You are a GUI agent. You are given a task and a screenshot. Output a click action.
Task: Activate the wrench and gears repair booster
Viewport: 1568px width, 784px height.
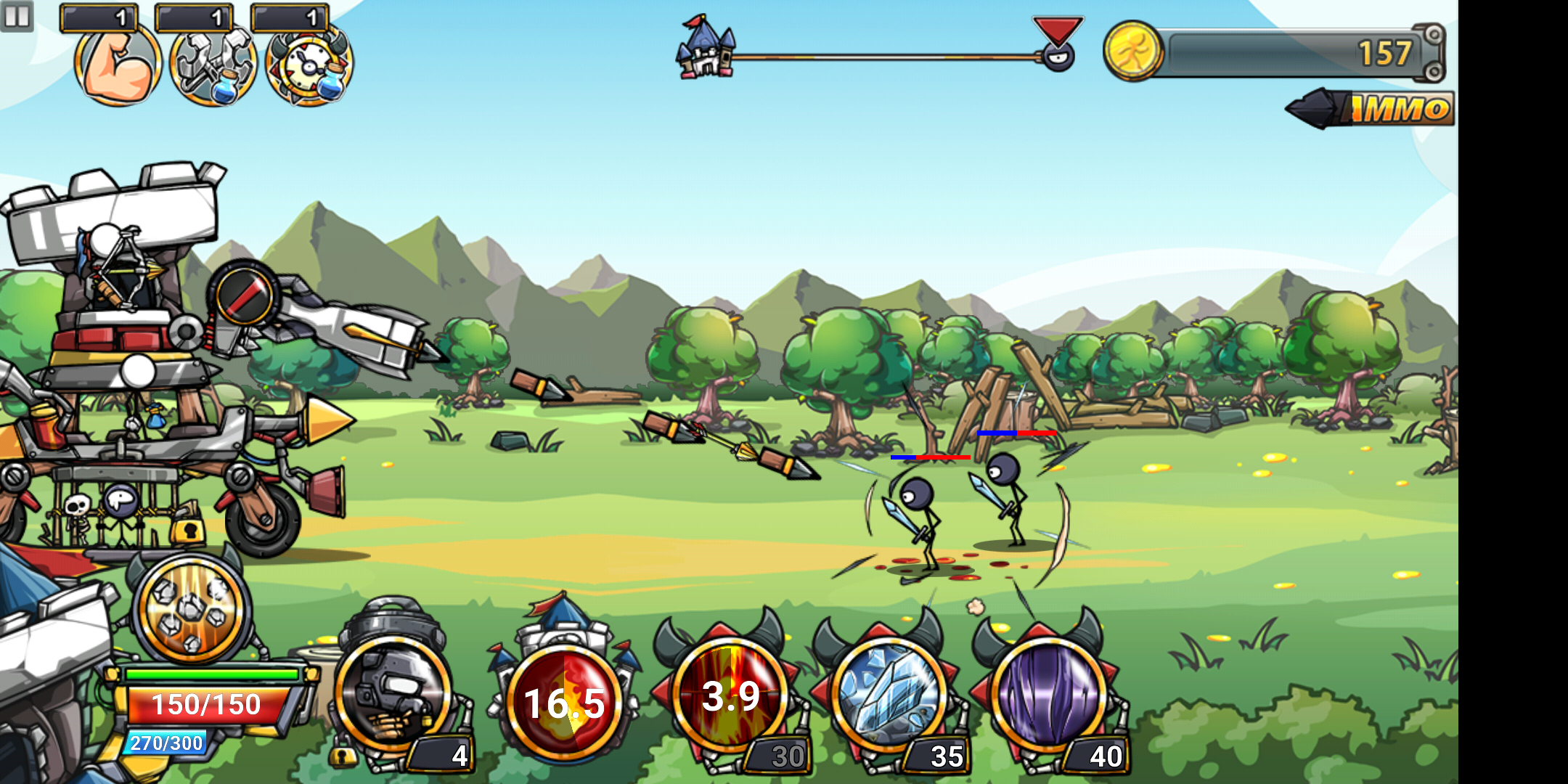click(x=213, y=65)
